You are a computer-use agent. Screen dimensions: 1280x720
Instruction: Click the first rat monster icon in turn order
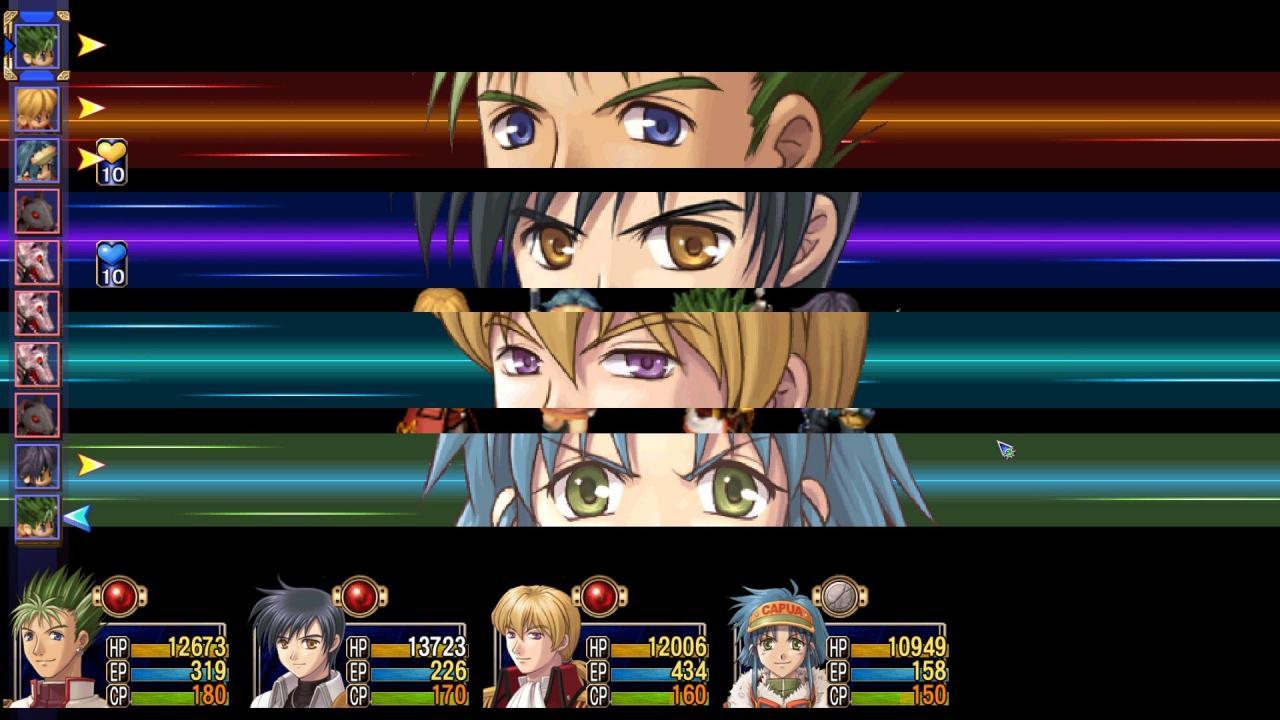[x=35, y=212]
